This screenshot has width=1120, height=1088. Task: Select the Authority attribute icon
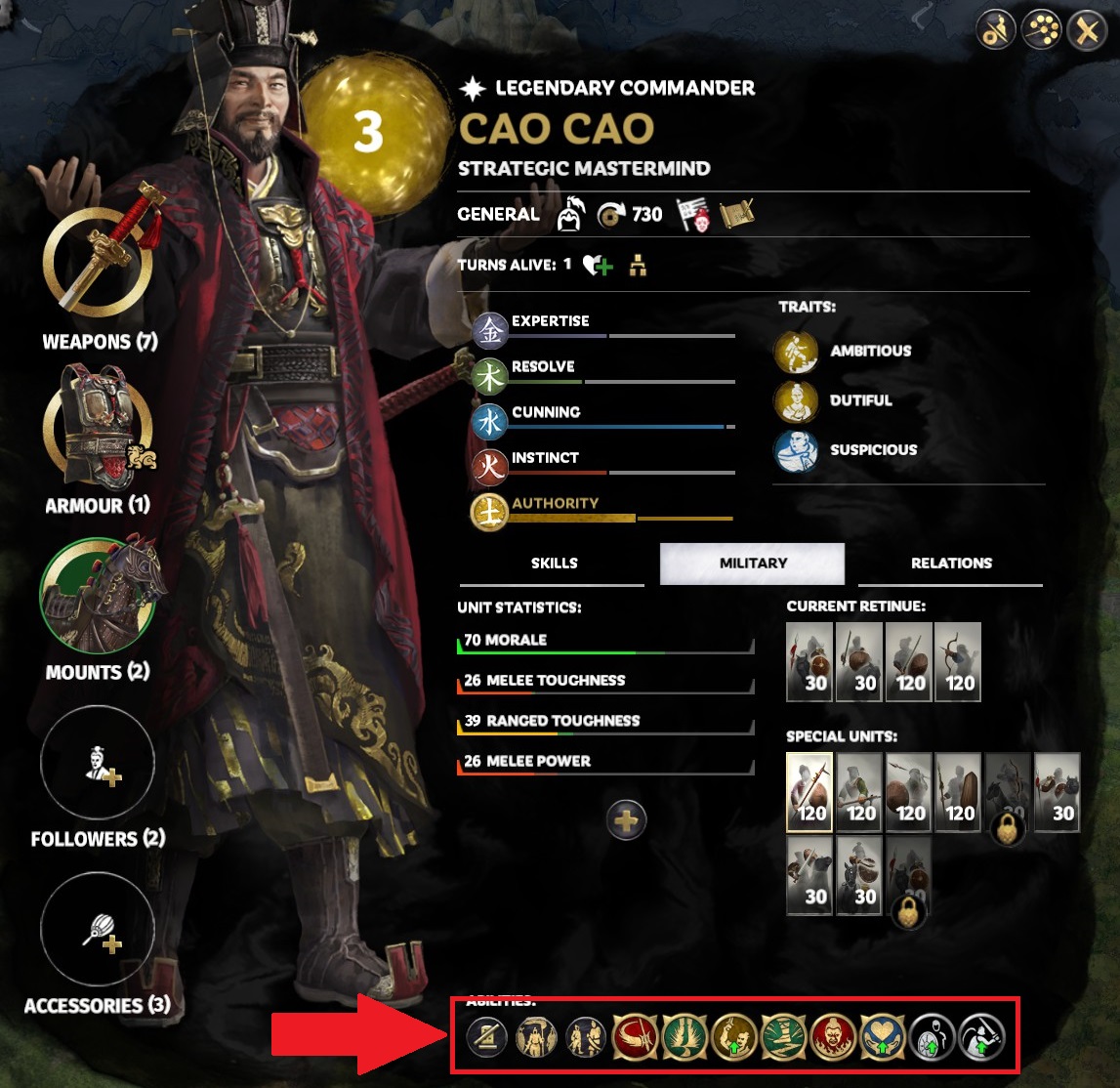[x=489, y=512]
